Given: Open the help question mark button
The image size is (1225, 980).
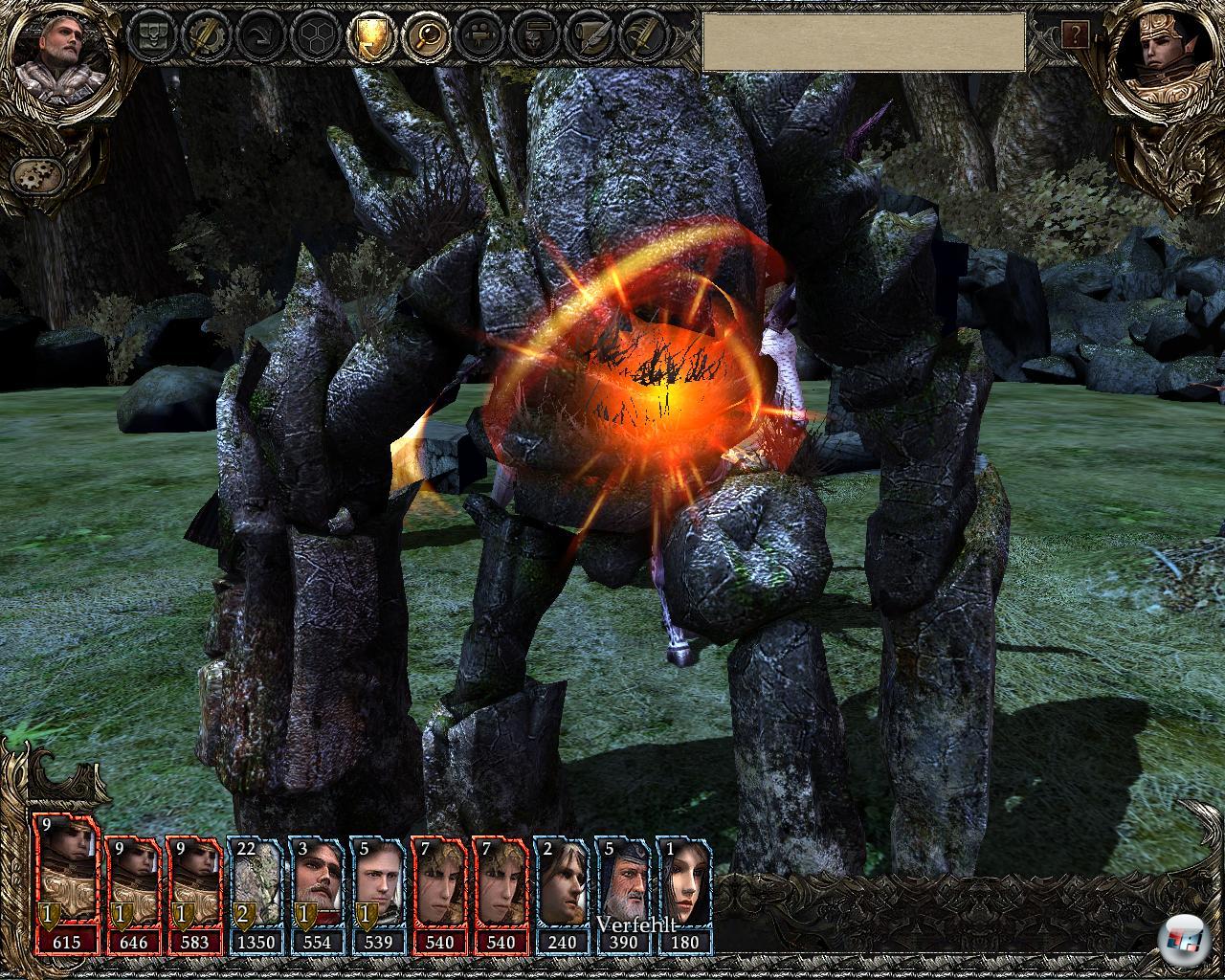Looking at the screenshot, I should tap(1075, 36).
